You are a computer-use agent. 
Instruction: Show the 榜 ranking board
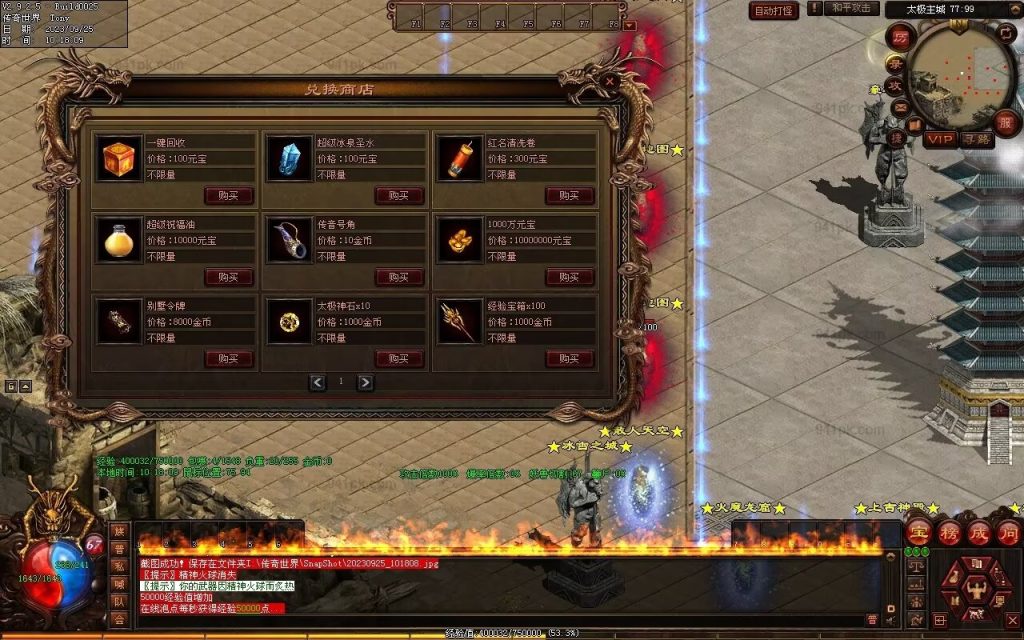pos(950,531)
